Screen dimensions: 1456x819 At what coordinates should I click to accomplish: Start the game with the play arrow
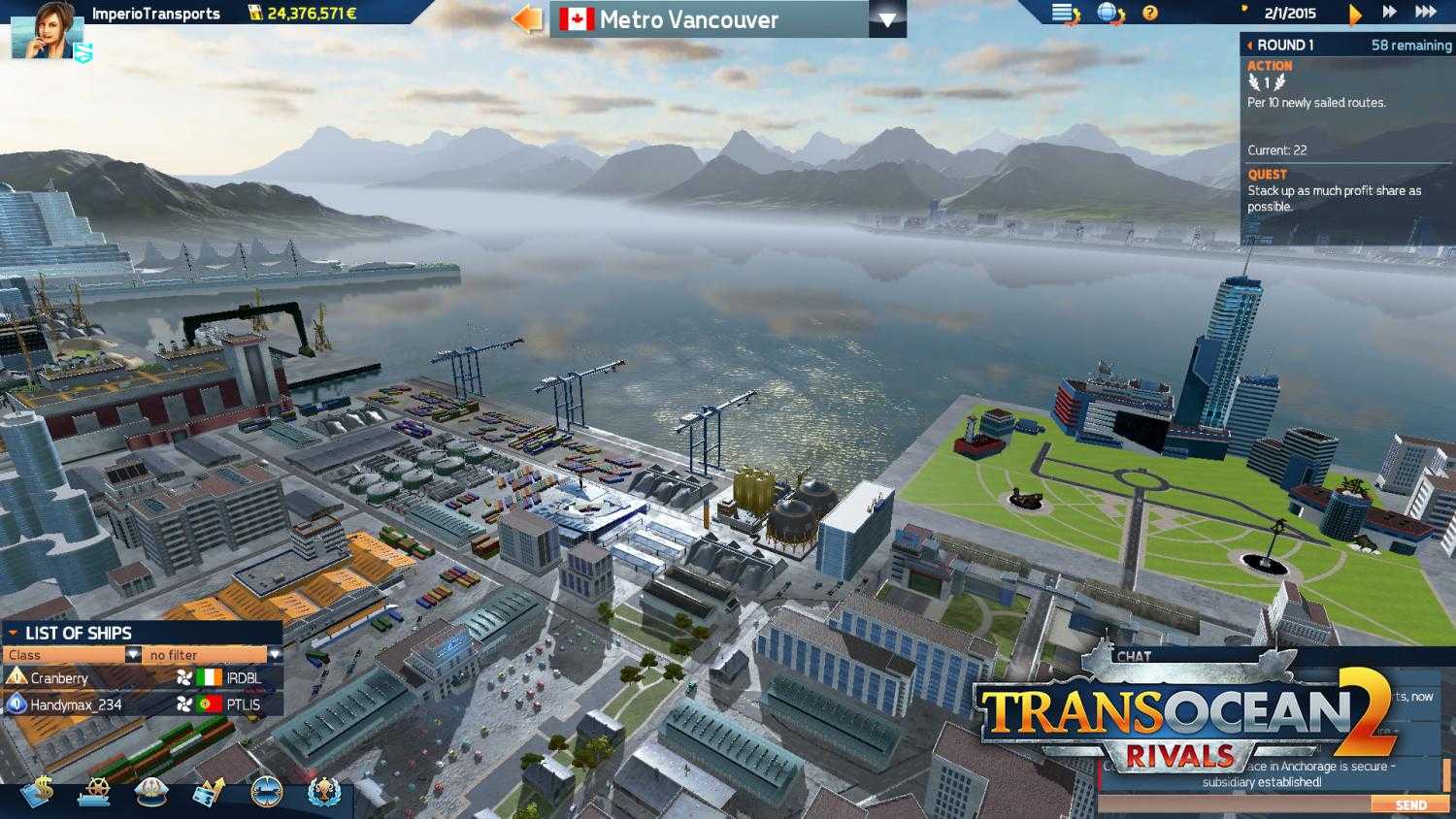pyautogui.click(x=1355, y=14)
